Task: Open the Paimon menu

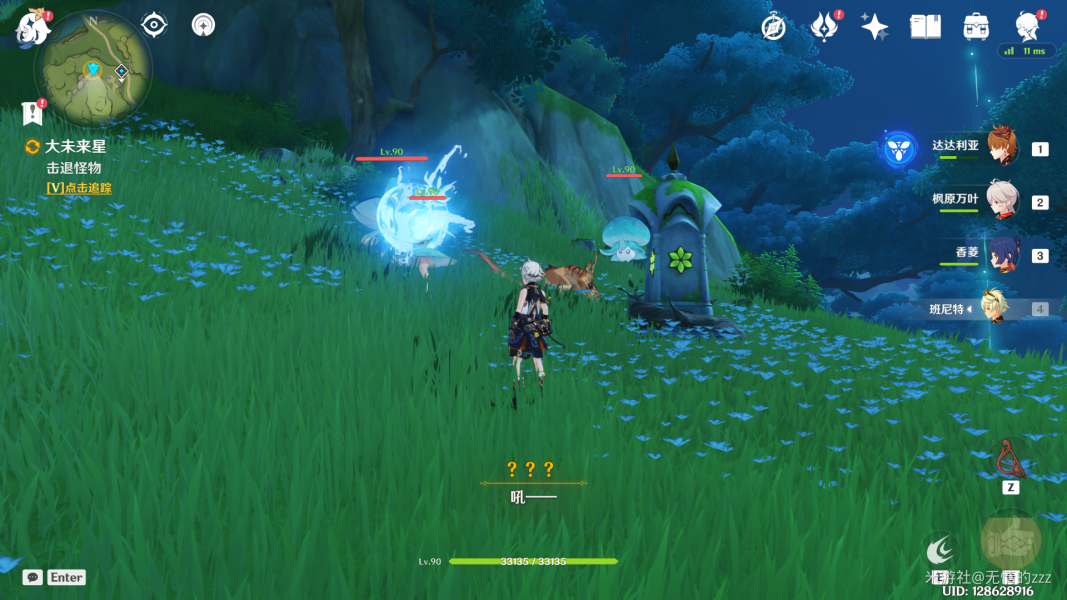Action: (x=33, y=29)
